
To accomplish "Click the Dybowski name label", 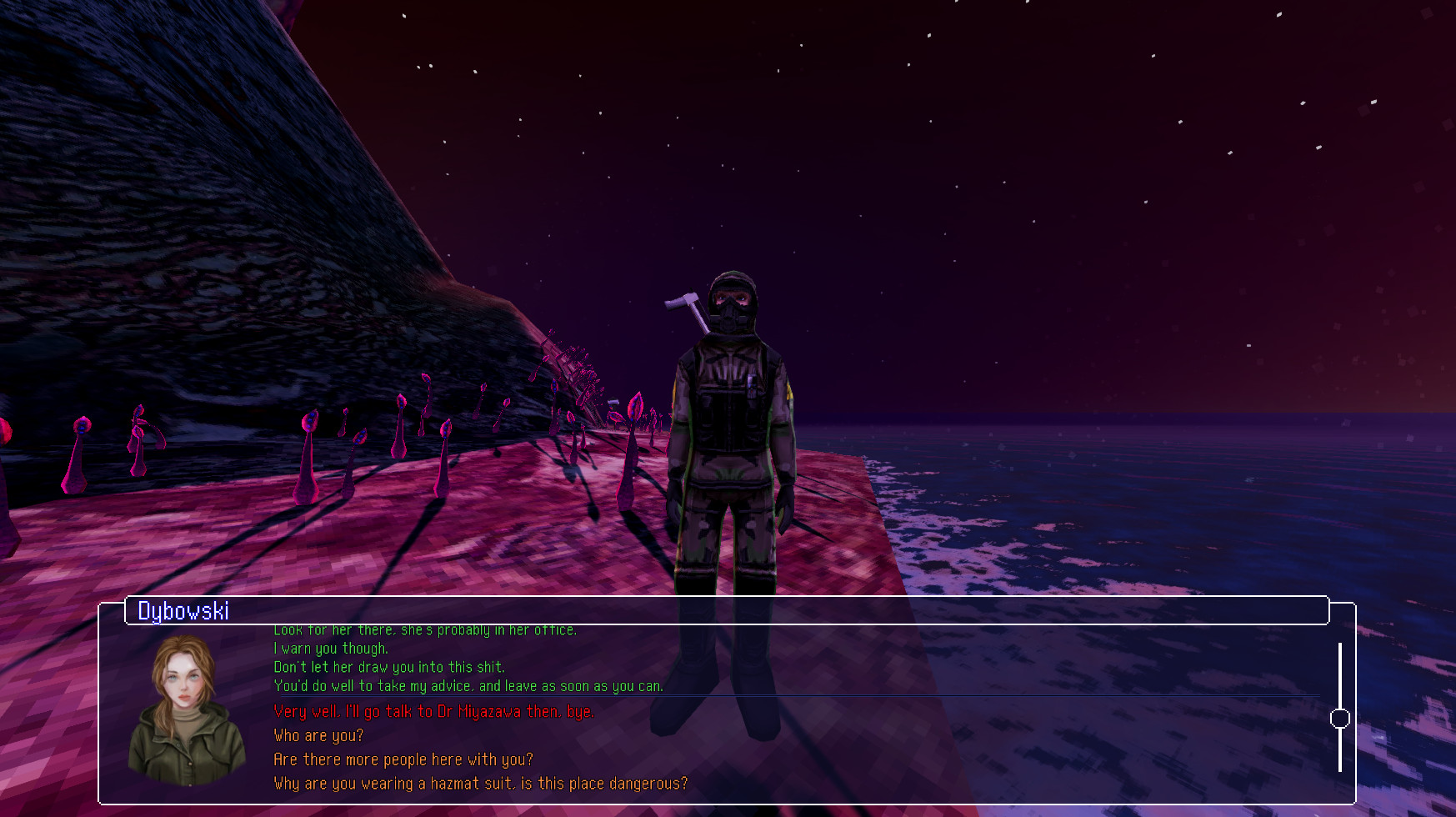I will pyautogui.click(x=184, y=611).
